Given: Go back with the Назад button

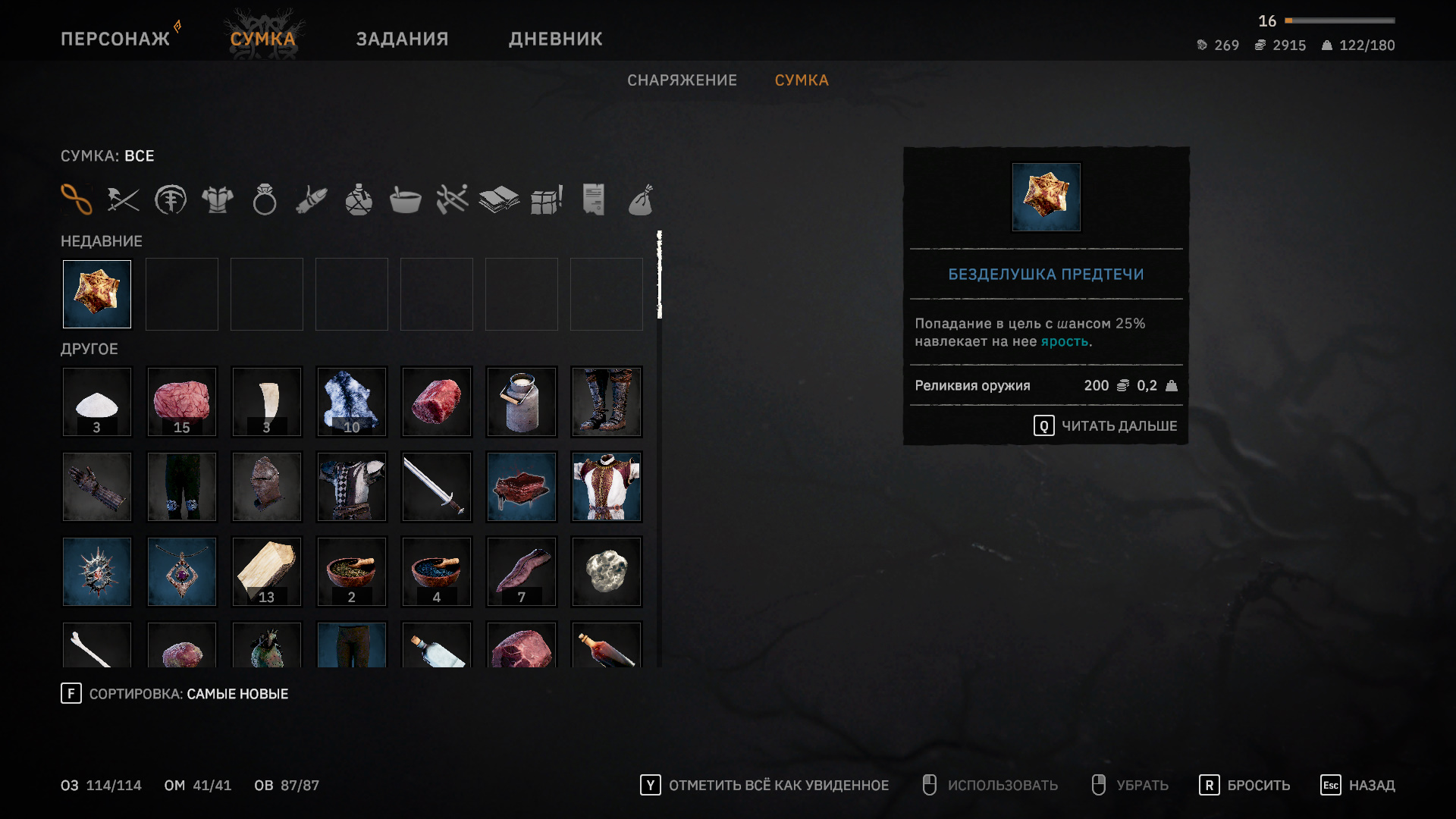Looking at the screenshot, I should (1358, 786).
